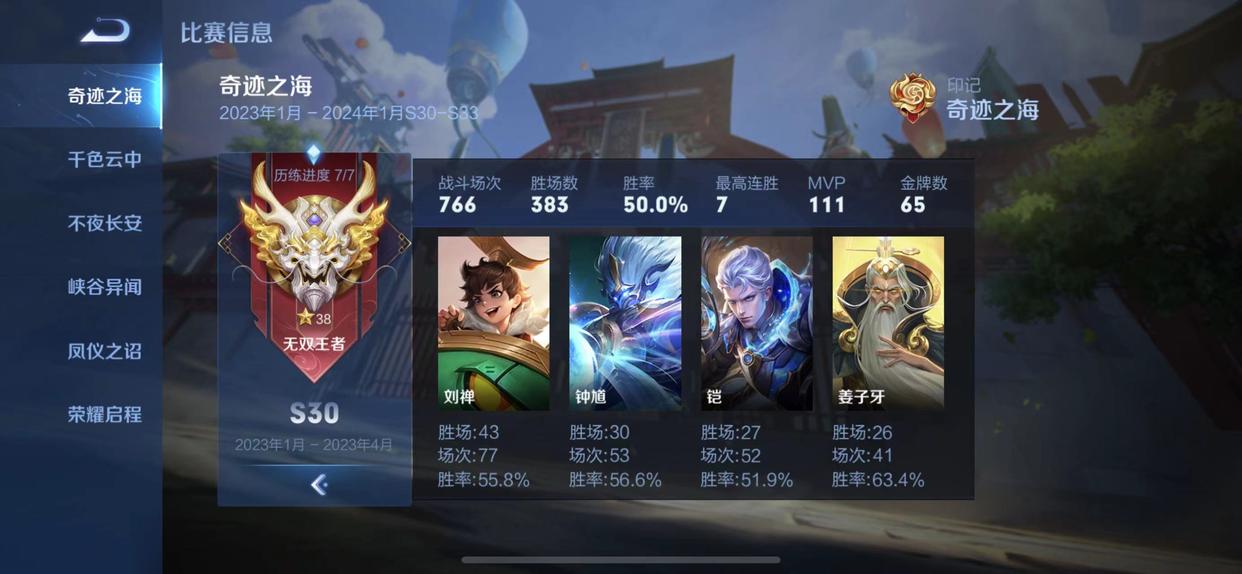
Task: Go back using the return arrow
Action: pos(105,31)
